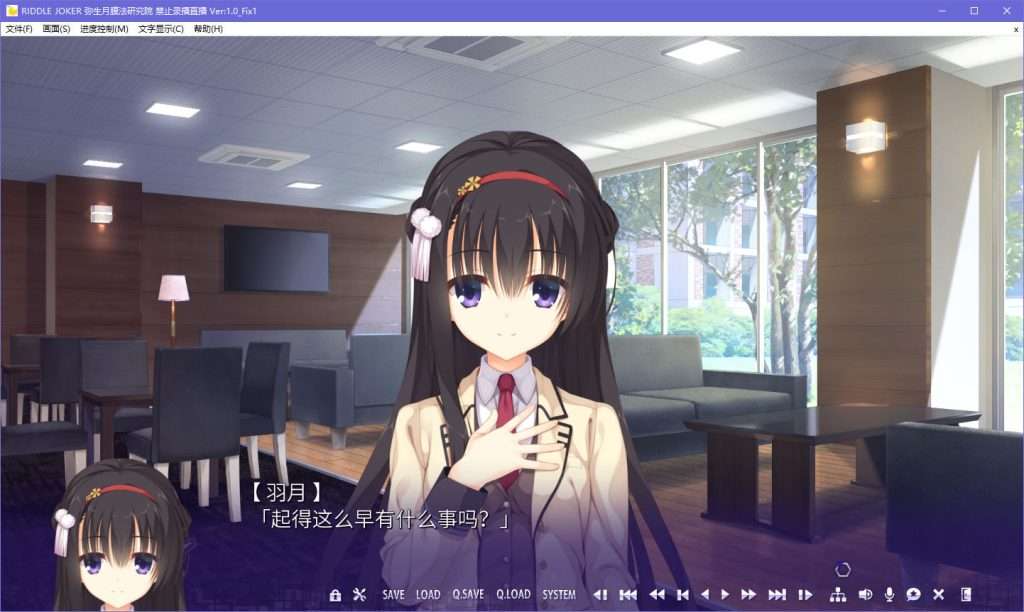
Task: Open the flowchart tree icon
Action: pyautogui.click(x=838, y=595)
